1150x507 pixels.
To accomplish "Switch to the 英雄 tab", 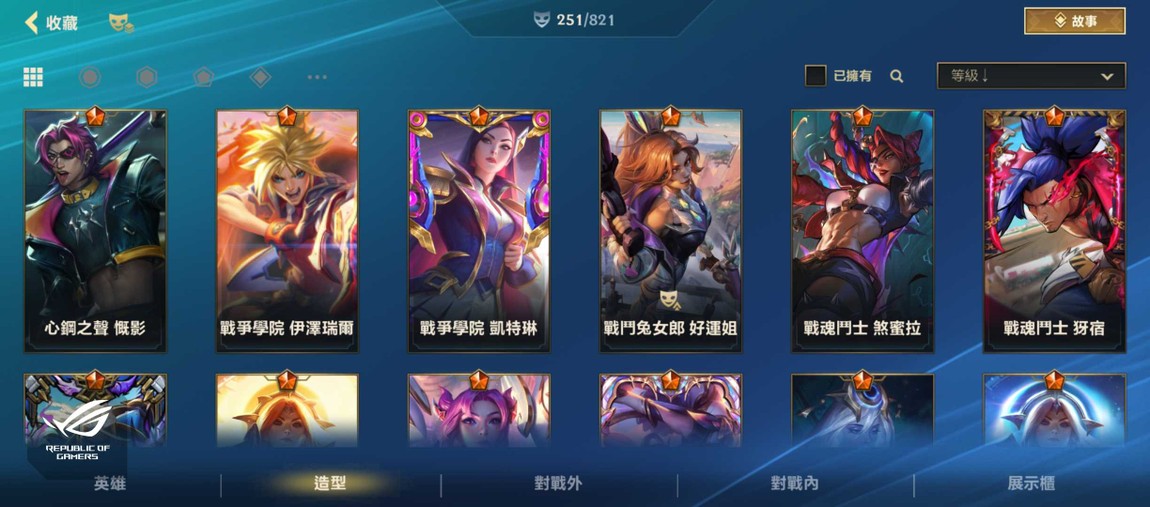I will (110, 484).
